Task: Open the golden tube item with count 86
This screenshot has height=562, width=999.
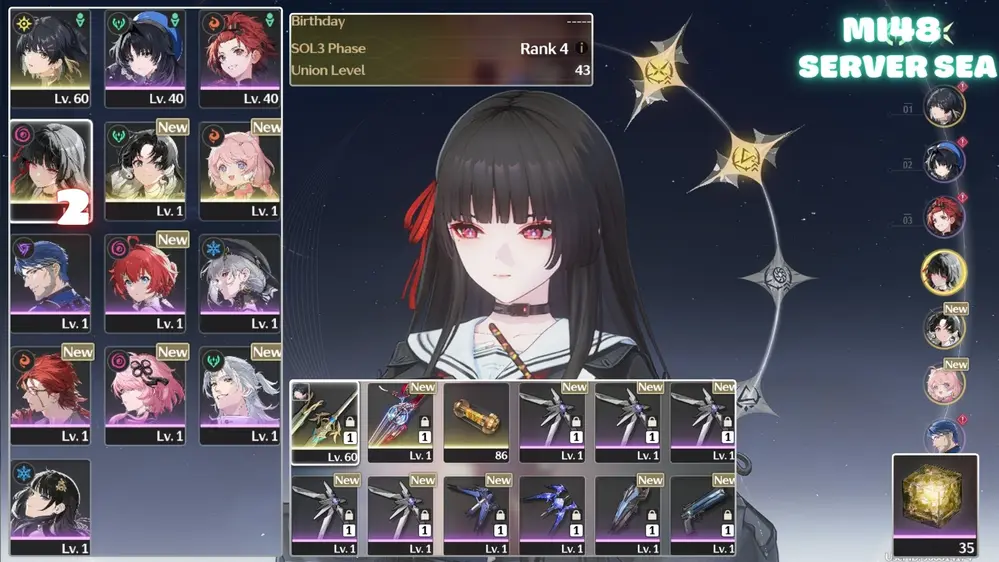Action: (x=476, y=421)
